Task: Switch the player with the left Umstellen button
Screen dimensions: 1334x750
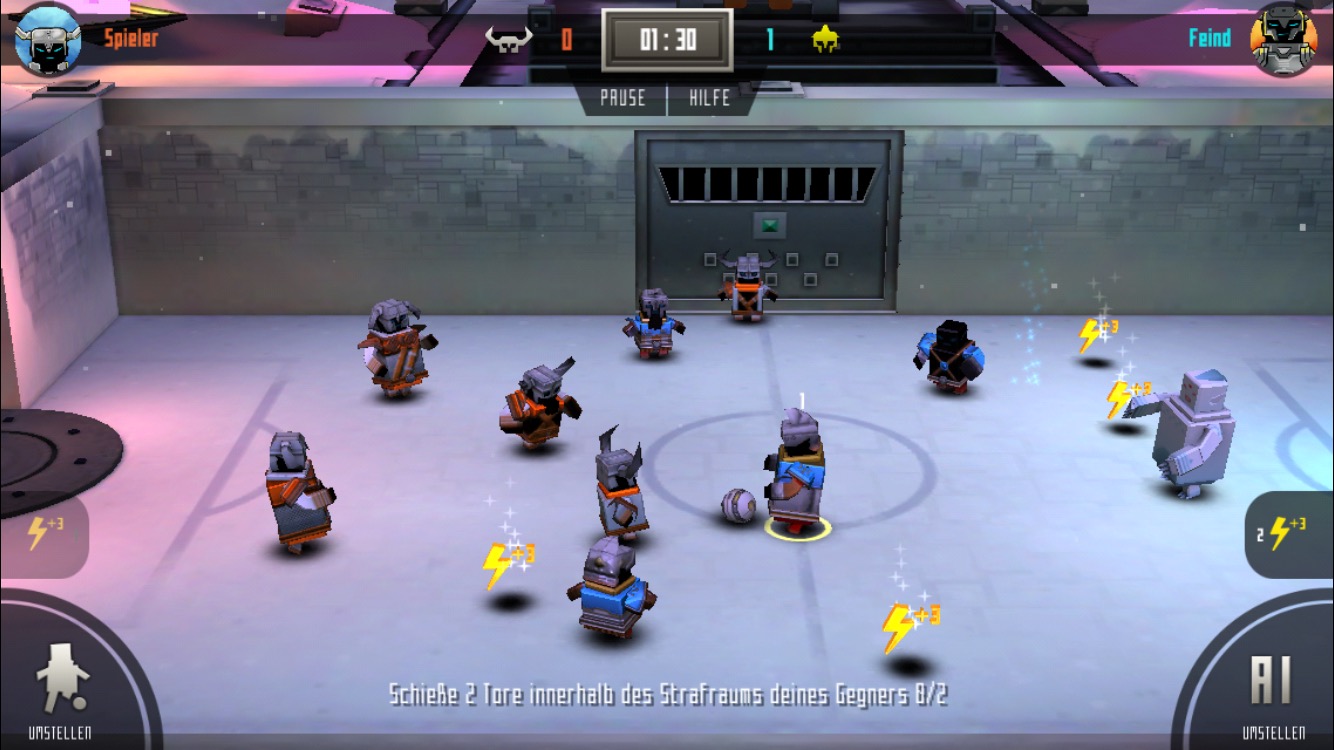Action: pyautogui.click(x=62, y=687)
